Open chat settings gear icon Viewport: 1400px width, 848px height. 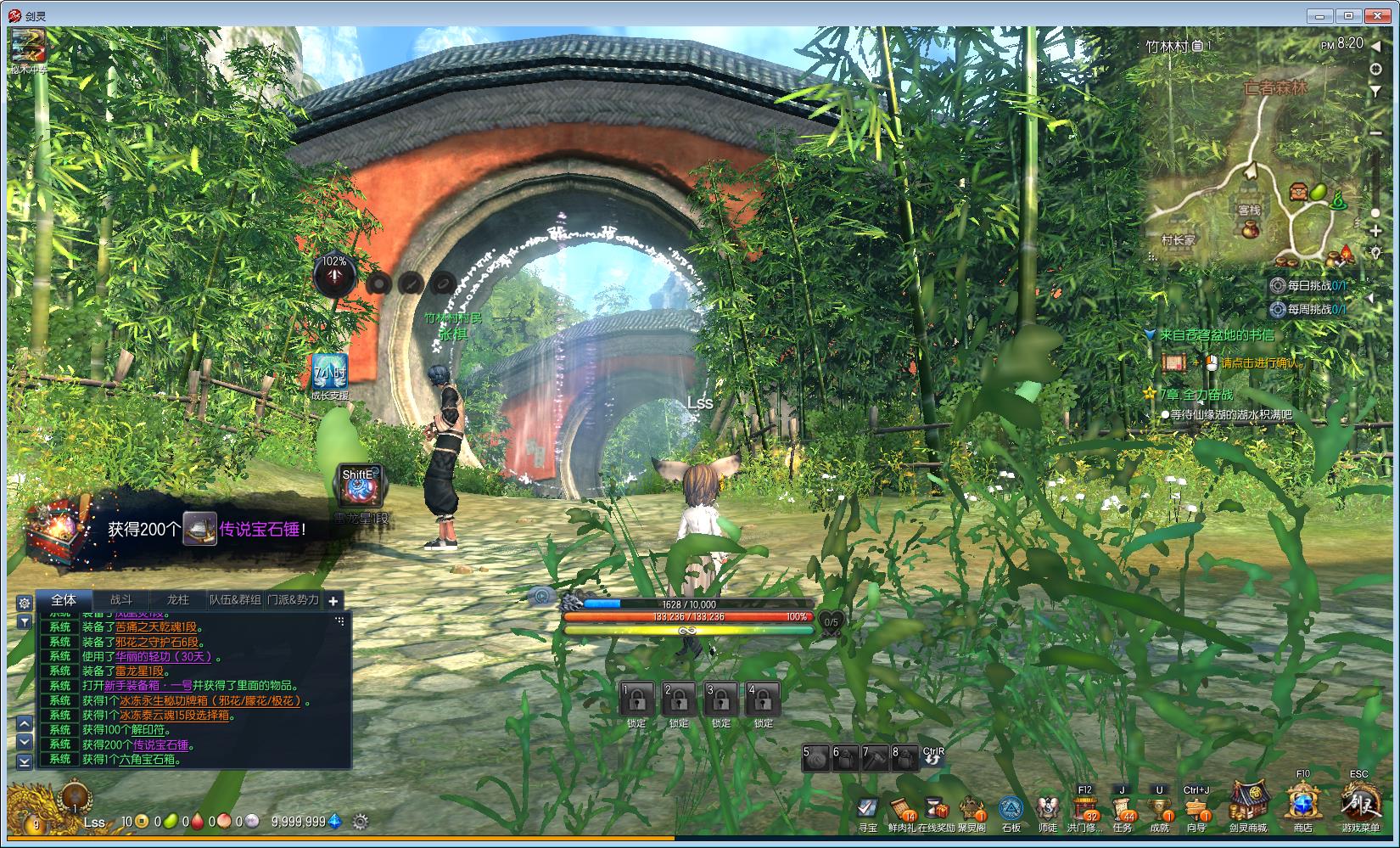point(24,602)
